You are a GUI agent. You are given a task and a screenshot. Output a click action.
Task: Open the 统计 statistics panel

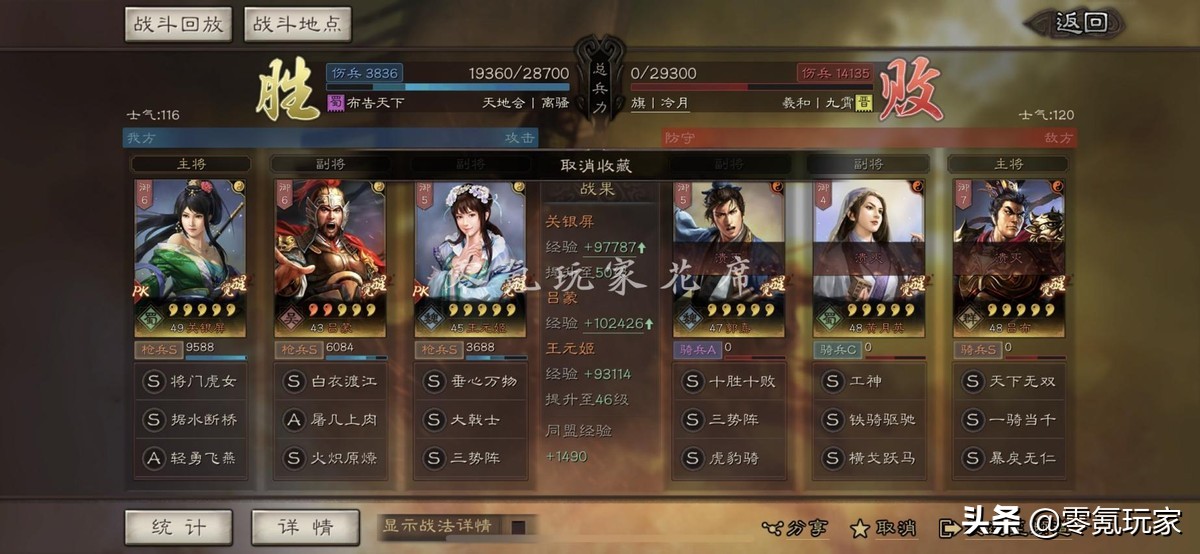178,527
